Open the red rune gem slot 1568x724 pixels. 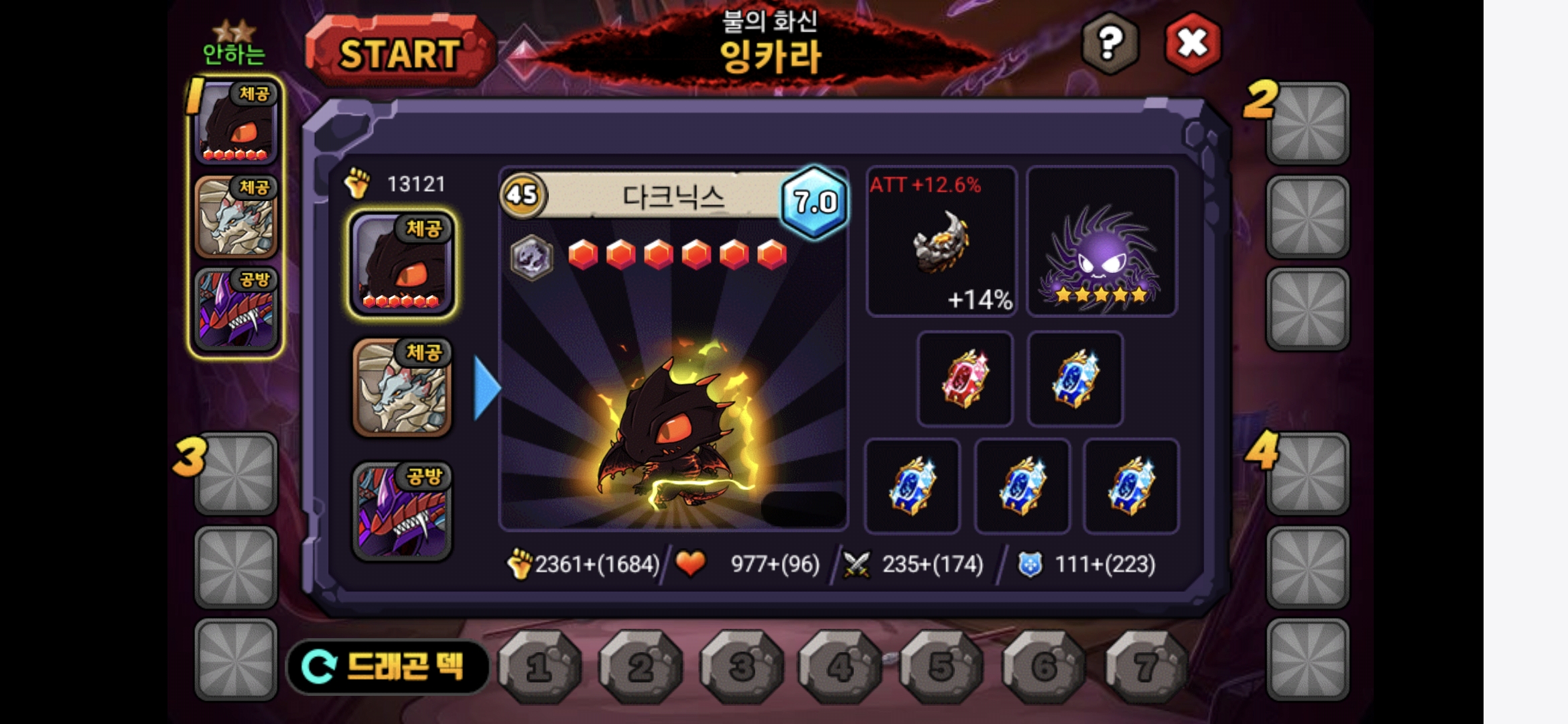tap(965, 379)
